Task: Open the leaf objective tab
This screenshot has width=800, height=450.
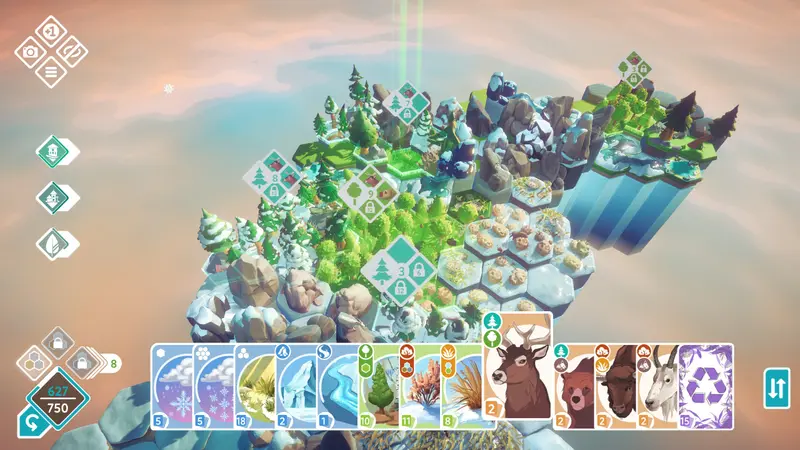Action: tap(50, 242)
